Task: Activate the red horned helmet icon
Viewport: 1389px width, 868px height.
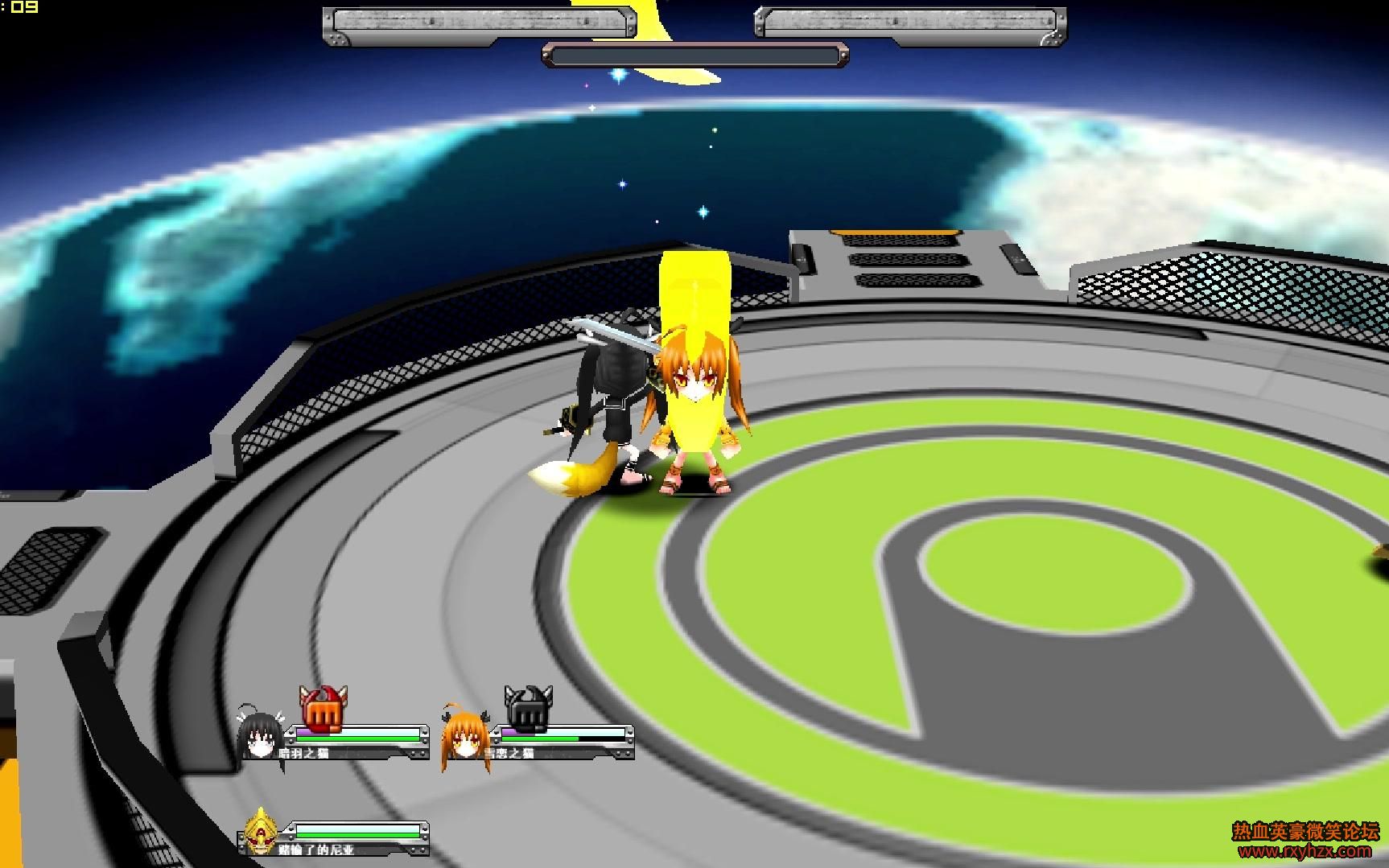Action: [x=323, y=709]
